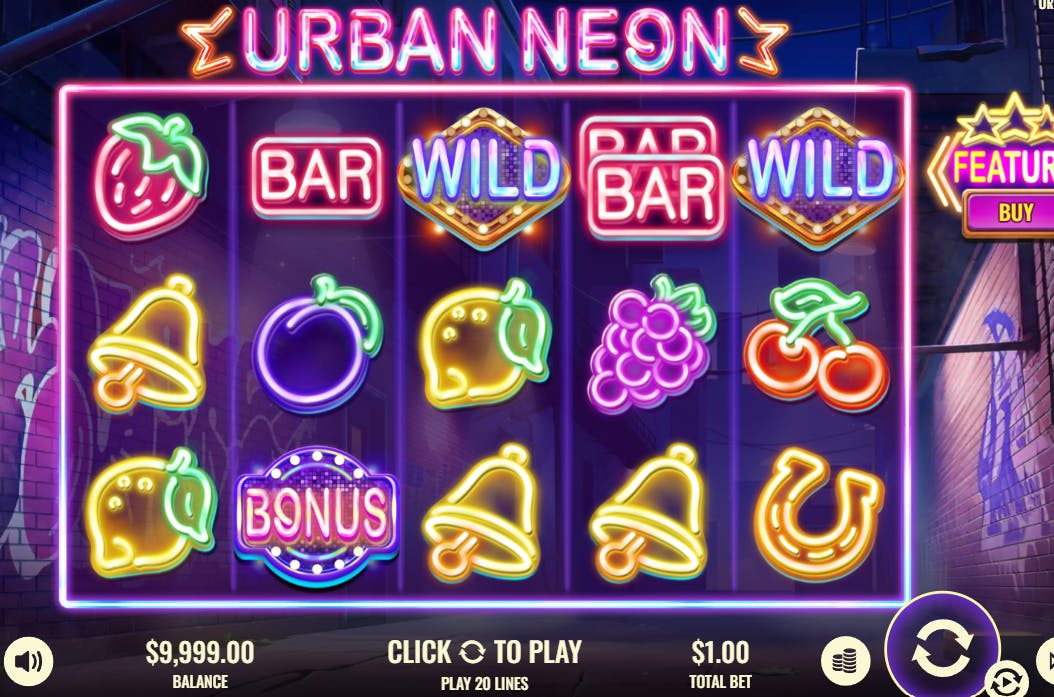Click the Buy button under Feature
The width and height of the screenshot is (1054, 697).
coord(1014,212)
